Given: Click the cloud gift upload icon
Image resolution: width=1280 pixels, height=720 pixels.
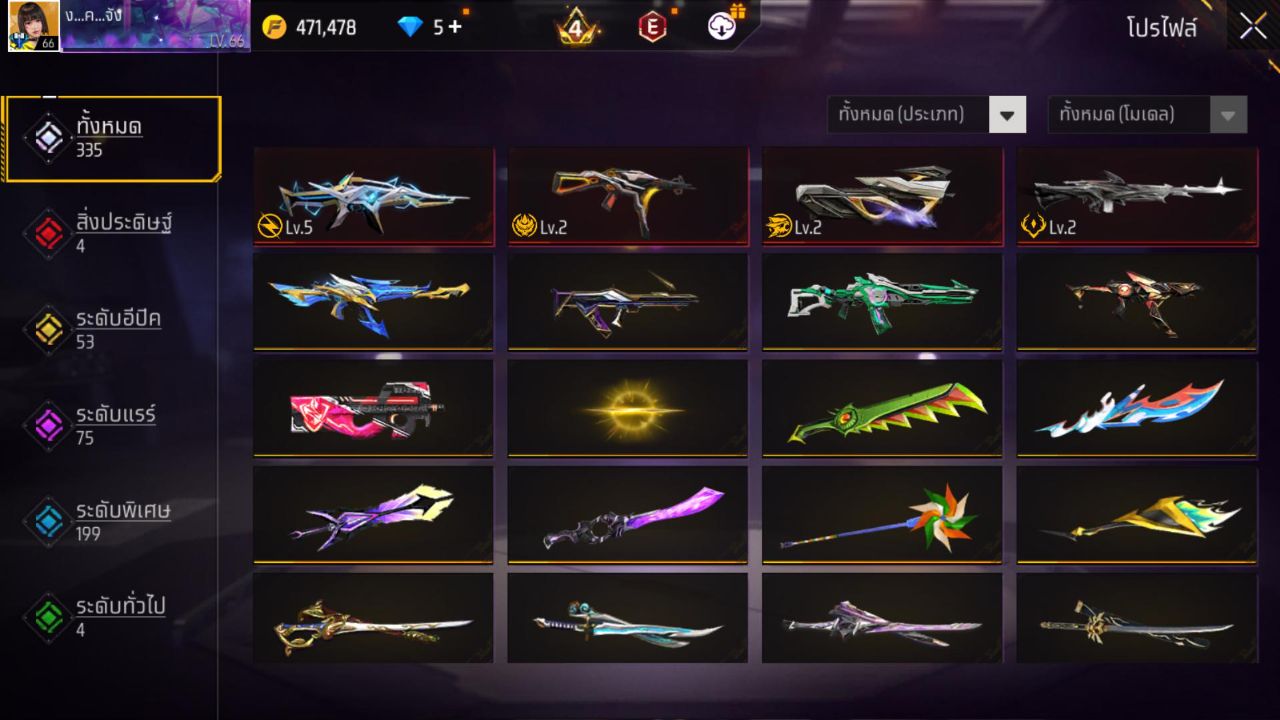Looking at the screenshot, I should pyautogui.click(x=722, y=27).
